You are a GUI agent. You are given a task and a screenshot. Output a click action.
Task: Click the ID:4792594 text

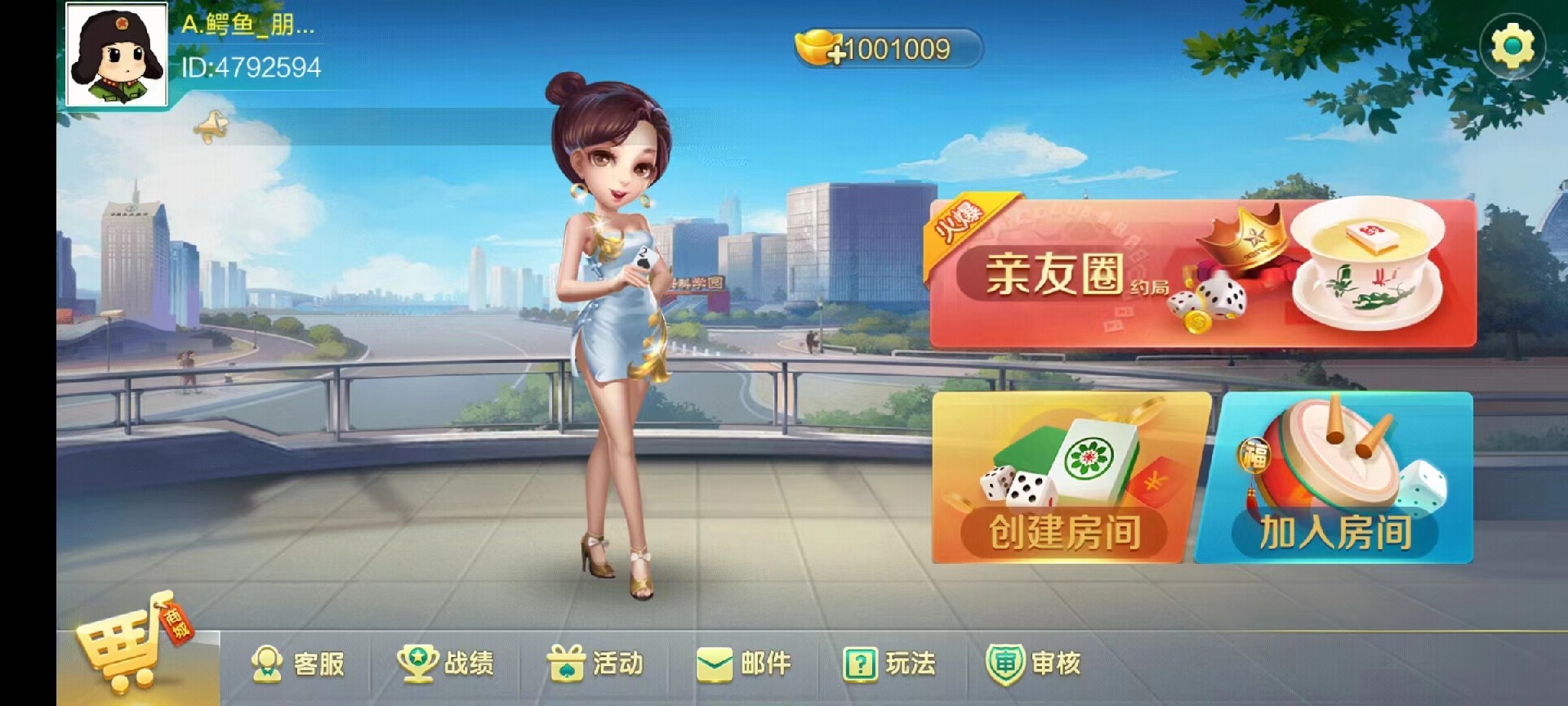pyautogui.click(x=249, y=67)
